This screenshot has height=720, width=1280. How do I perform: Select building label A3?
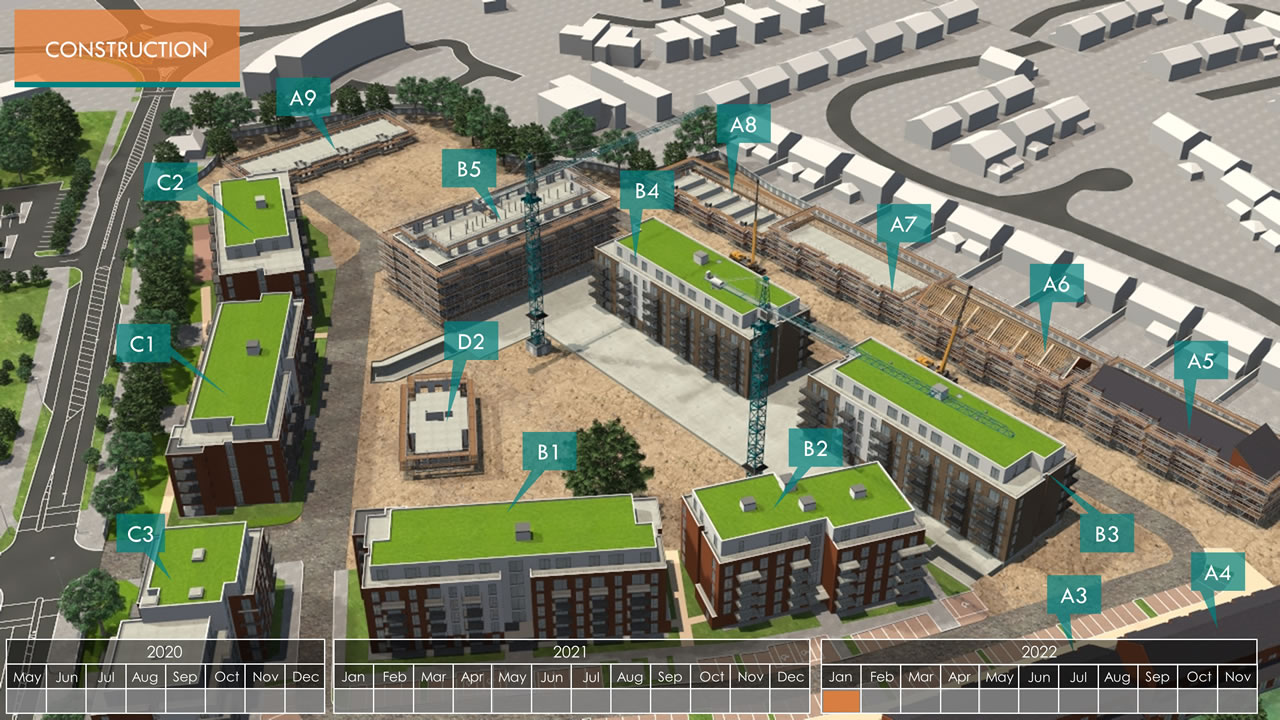pos(1073,596)
